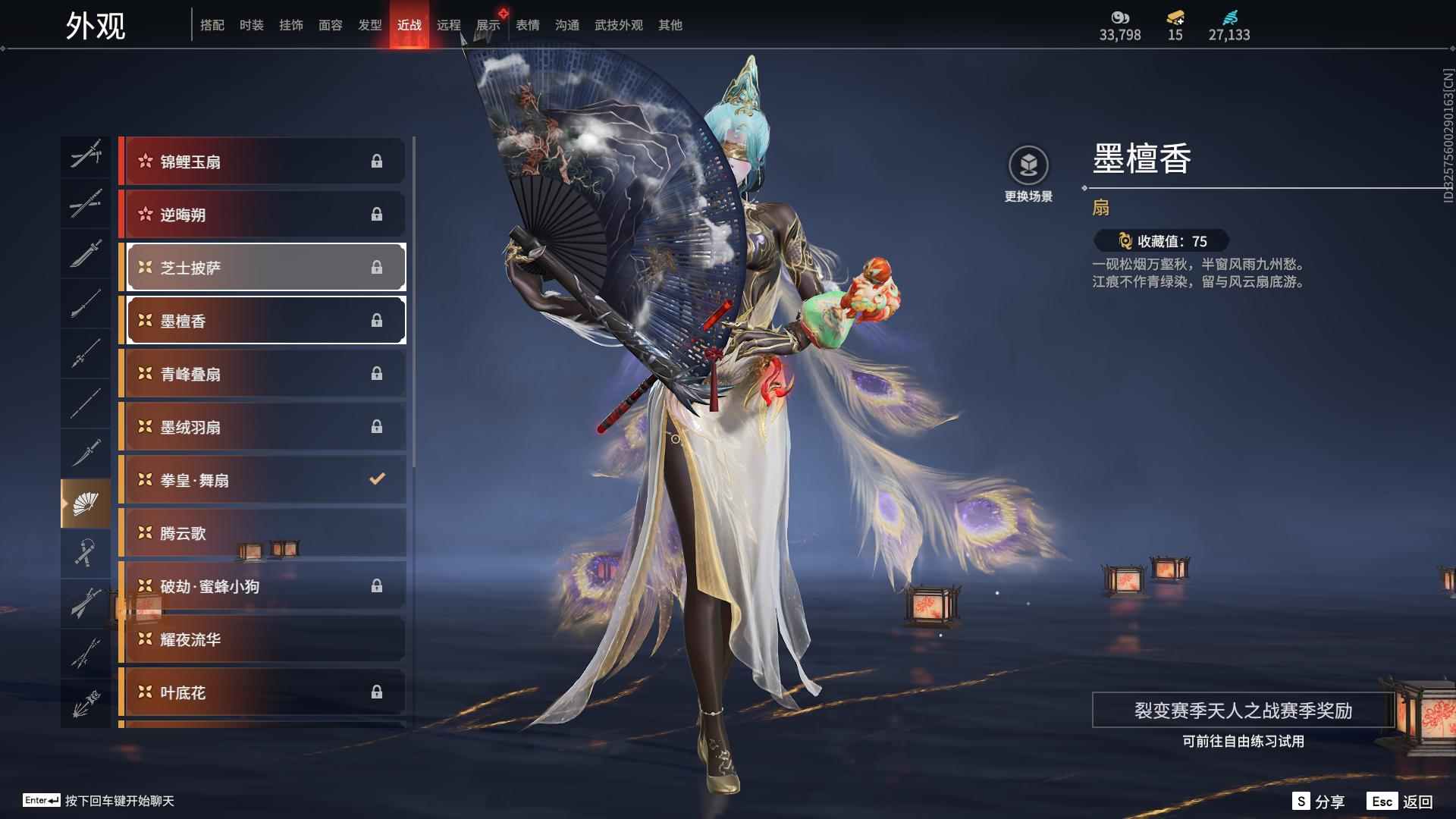The image size is (1456, 819).
Task: Click the 裂变赛季天人之战赛季奖励 source button
Action: coord(1243,711)
